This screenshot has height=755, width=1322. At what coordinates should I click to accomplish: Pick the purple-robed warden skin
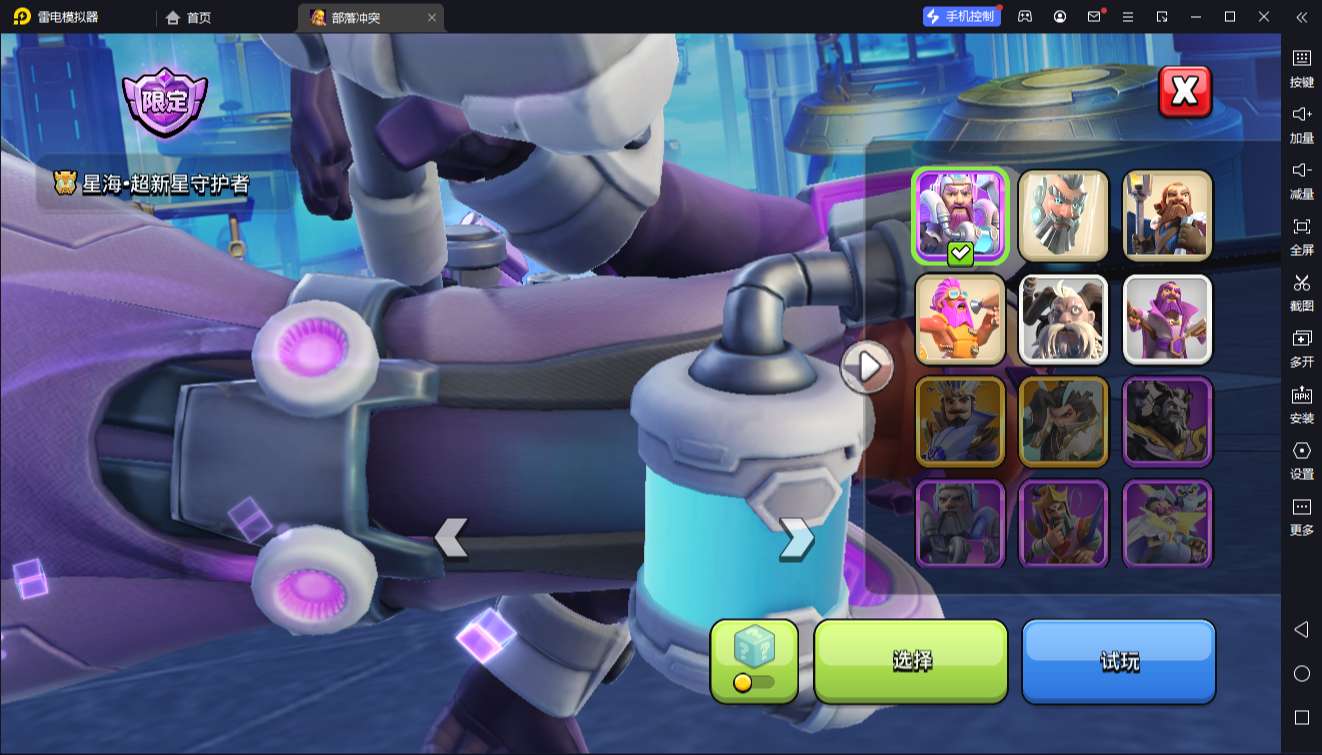point(1167,319)
